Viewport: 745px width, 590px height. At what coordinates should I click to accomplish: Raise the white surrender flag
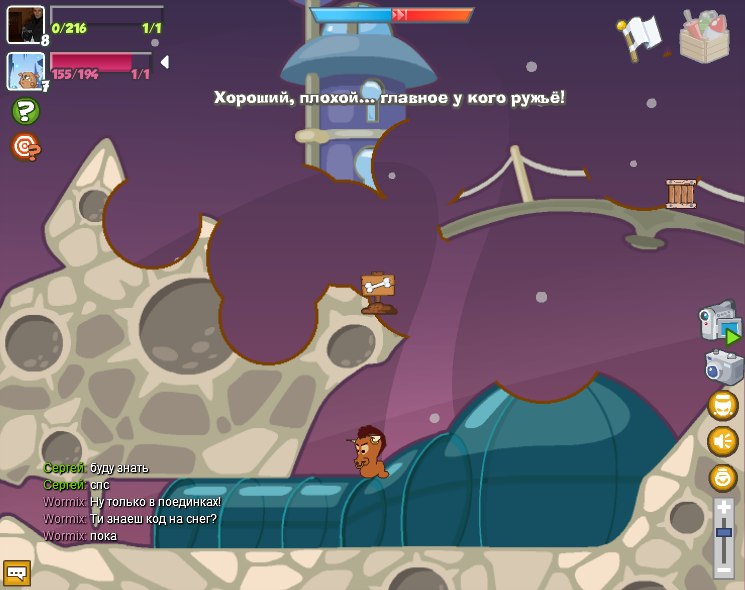coord(639,37)
